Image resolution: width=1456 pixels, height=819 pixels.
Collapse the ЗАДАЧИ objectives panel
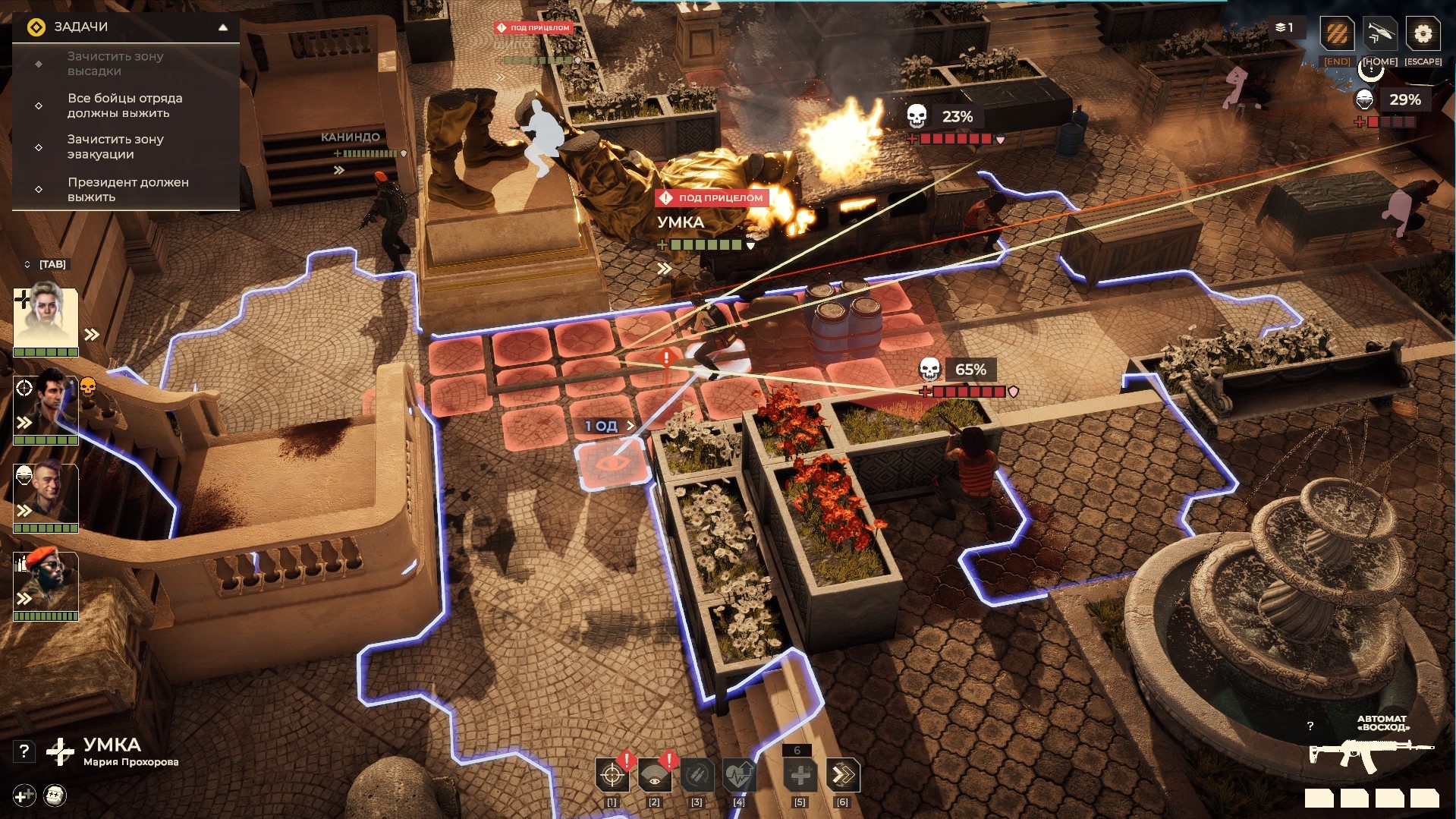pos(223,27)
